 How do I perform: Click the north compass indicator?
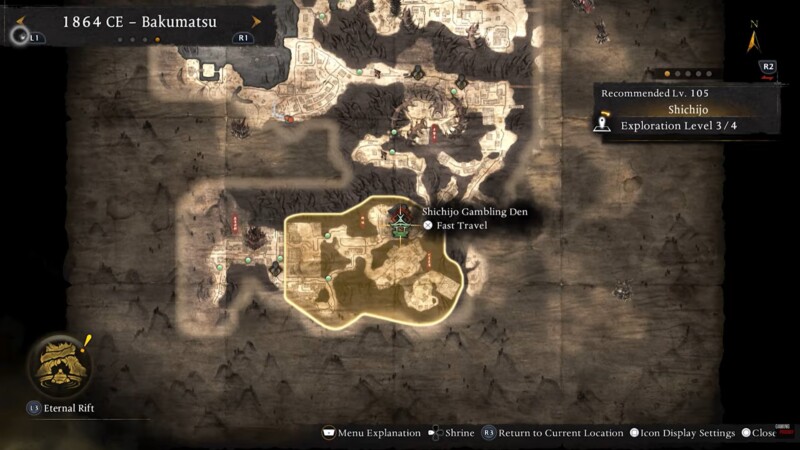[755, 42]
